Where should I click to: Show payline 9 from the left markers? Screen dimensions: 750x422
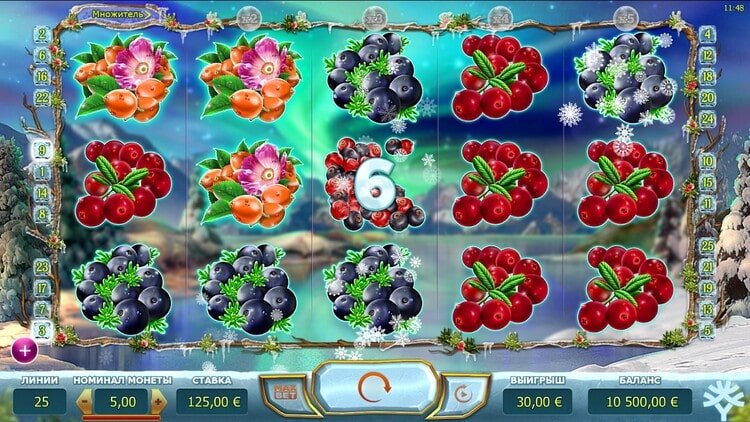click(x=42, y=151)
